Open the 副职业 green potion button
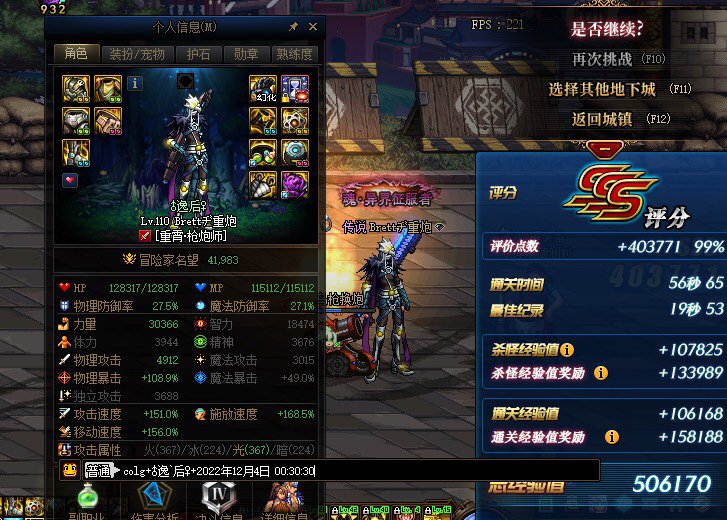Image resolution: width=727 pixels, height=520 pixels. (88, 500)
